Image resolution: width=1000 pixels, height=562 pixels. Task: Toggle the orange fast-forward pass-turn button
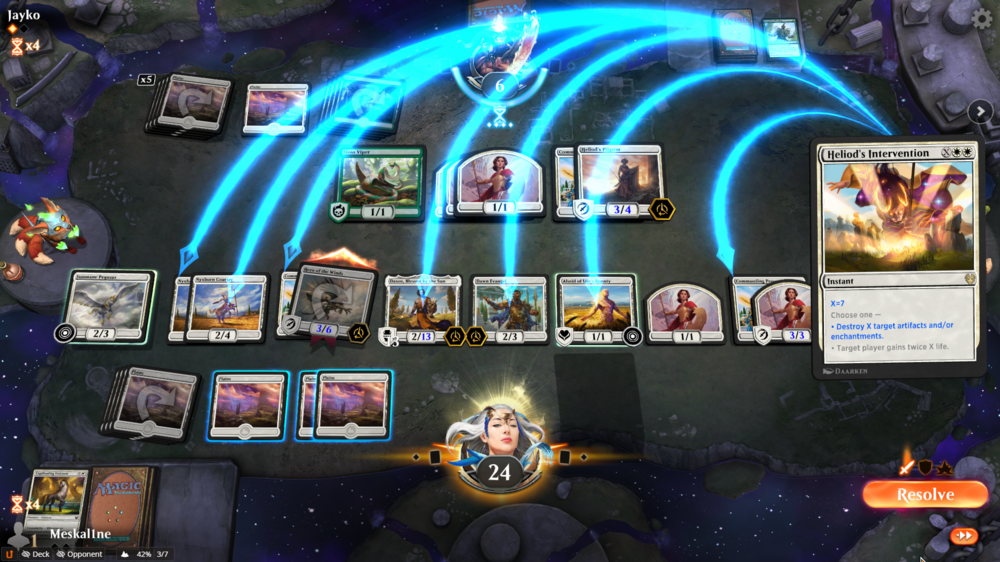[x=963, y=536]
